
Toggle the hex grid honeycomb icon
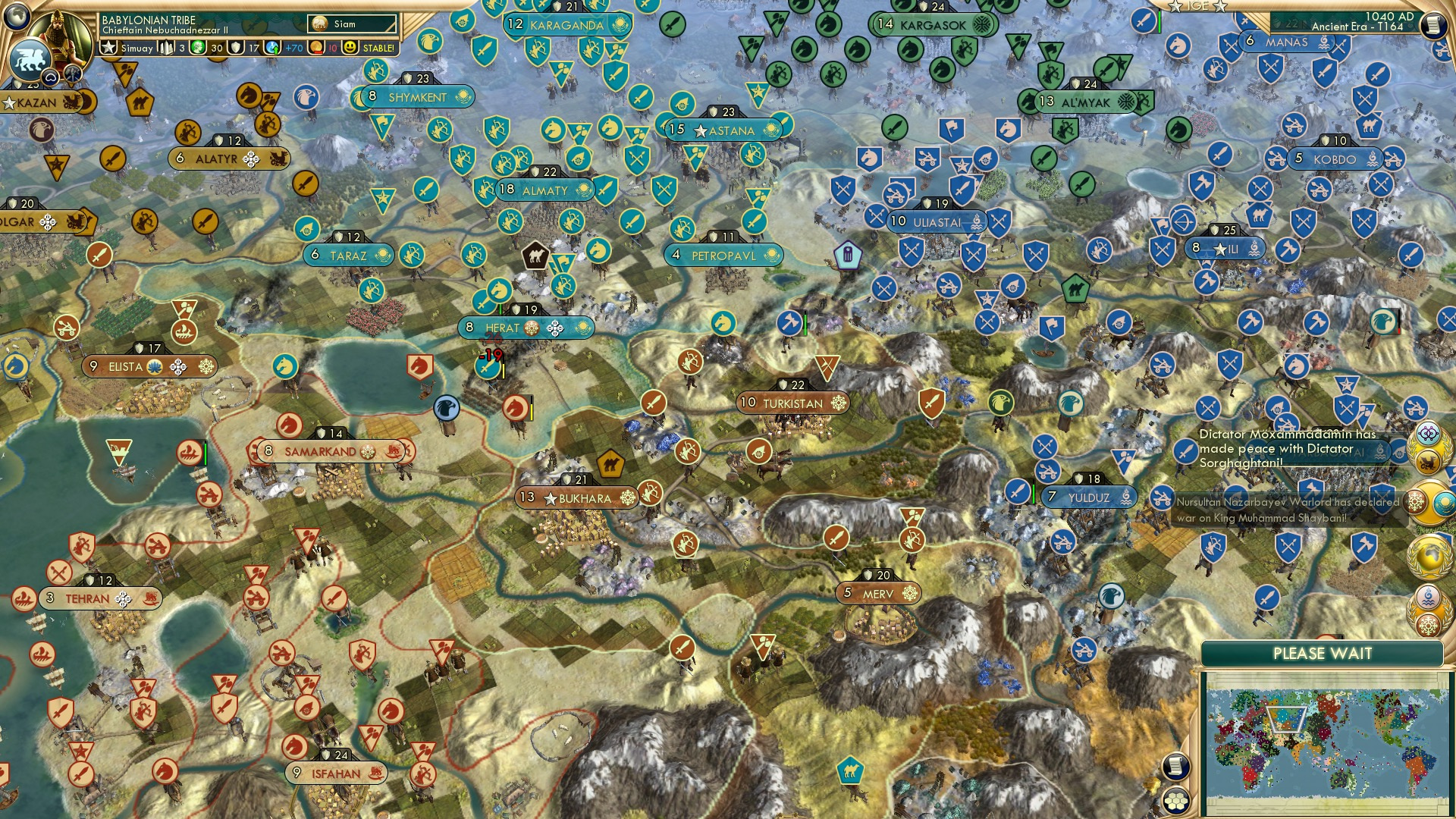(1175, 802)
